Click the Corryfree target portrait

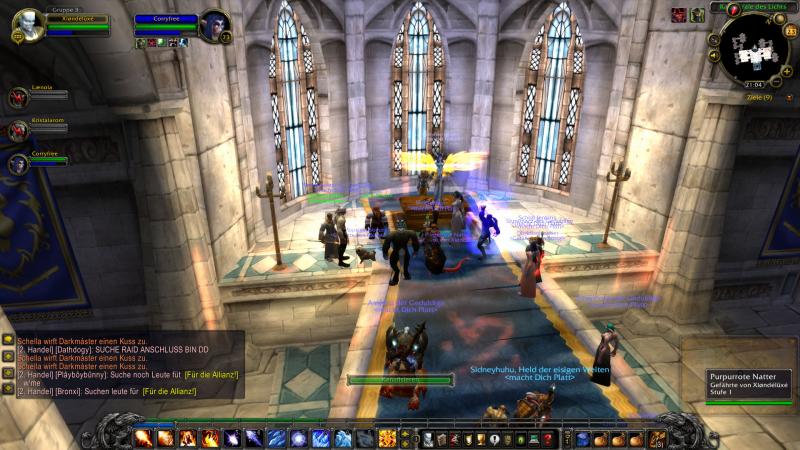click(213, 25)
